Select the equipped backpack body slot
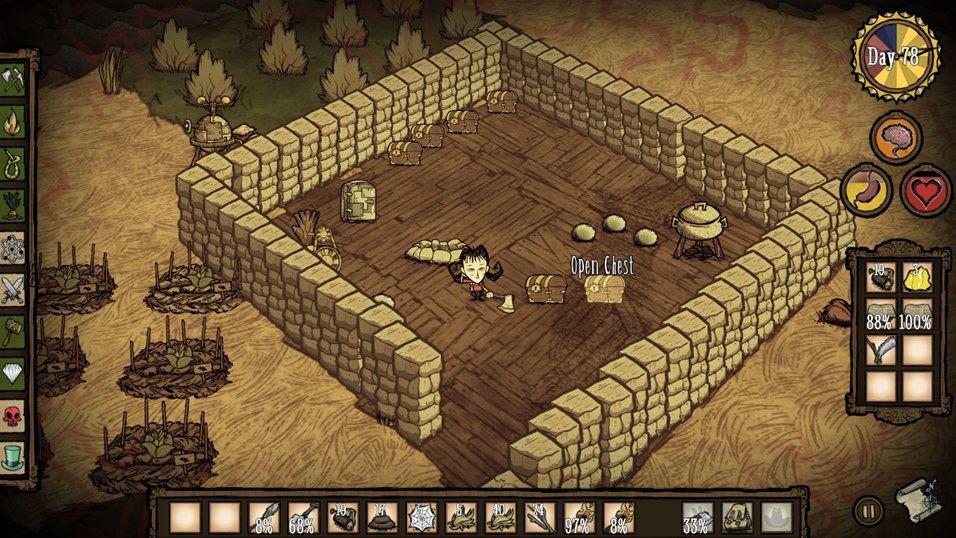The height and width of the screenshot is (538, 956). pyautogui.click(x=738, y=517)
